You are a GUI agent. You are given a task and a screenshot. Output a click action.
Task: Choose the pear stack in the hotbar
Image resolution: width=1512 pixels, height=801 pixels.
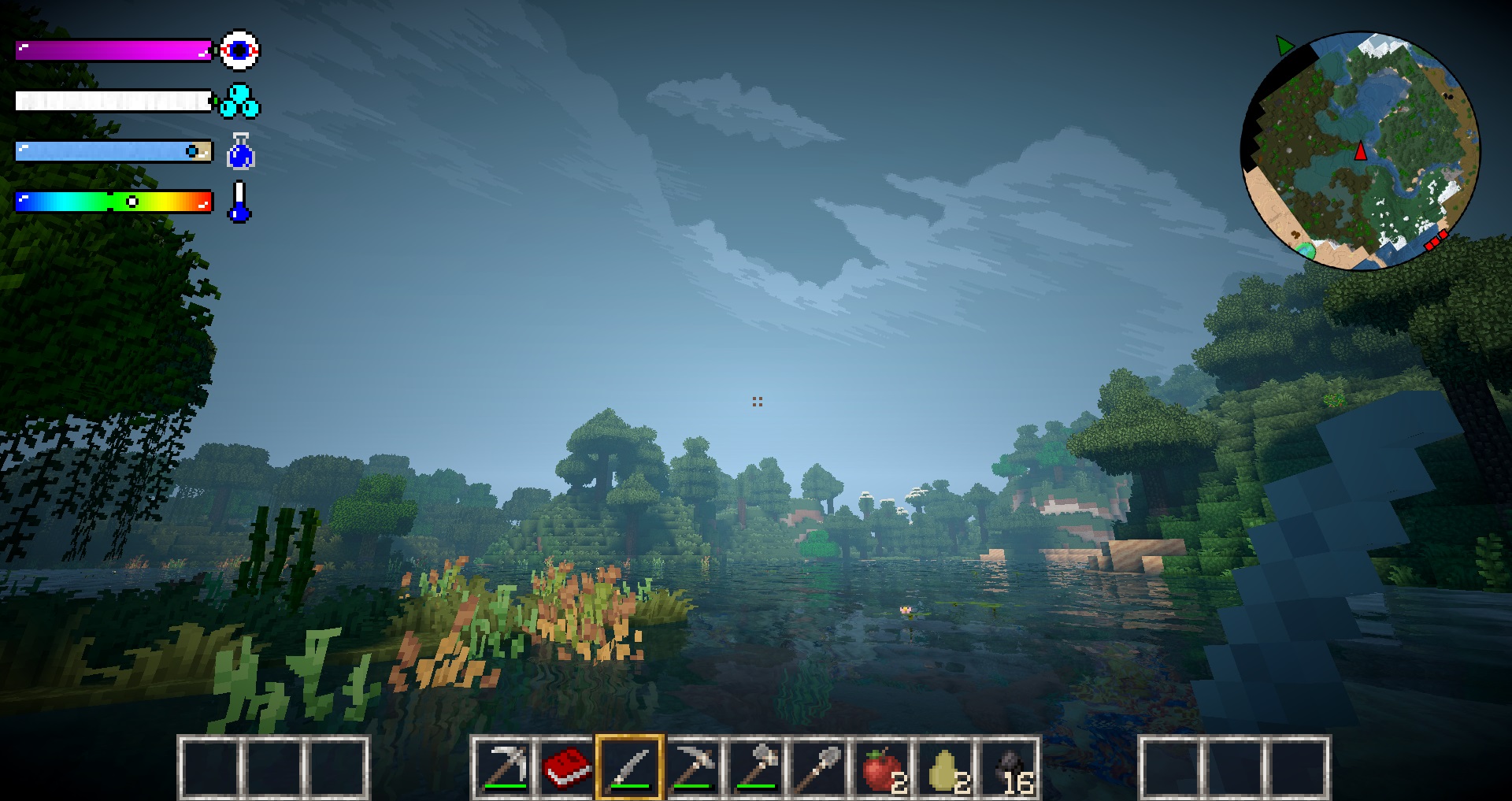click(945, 767)
